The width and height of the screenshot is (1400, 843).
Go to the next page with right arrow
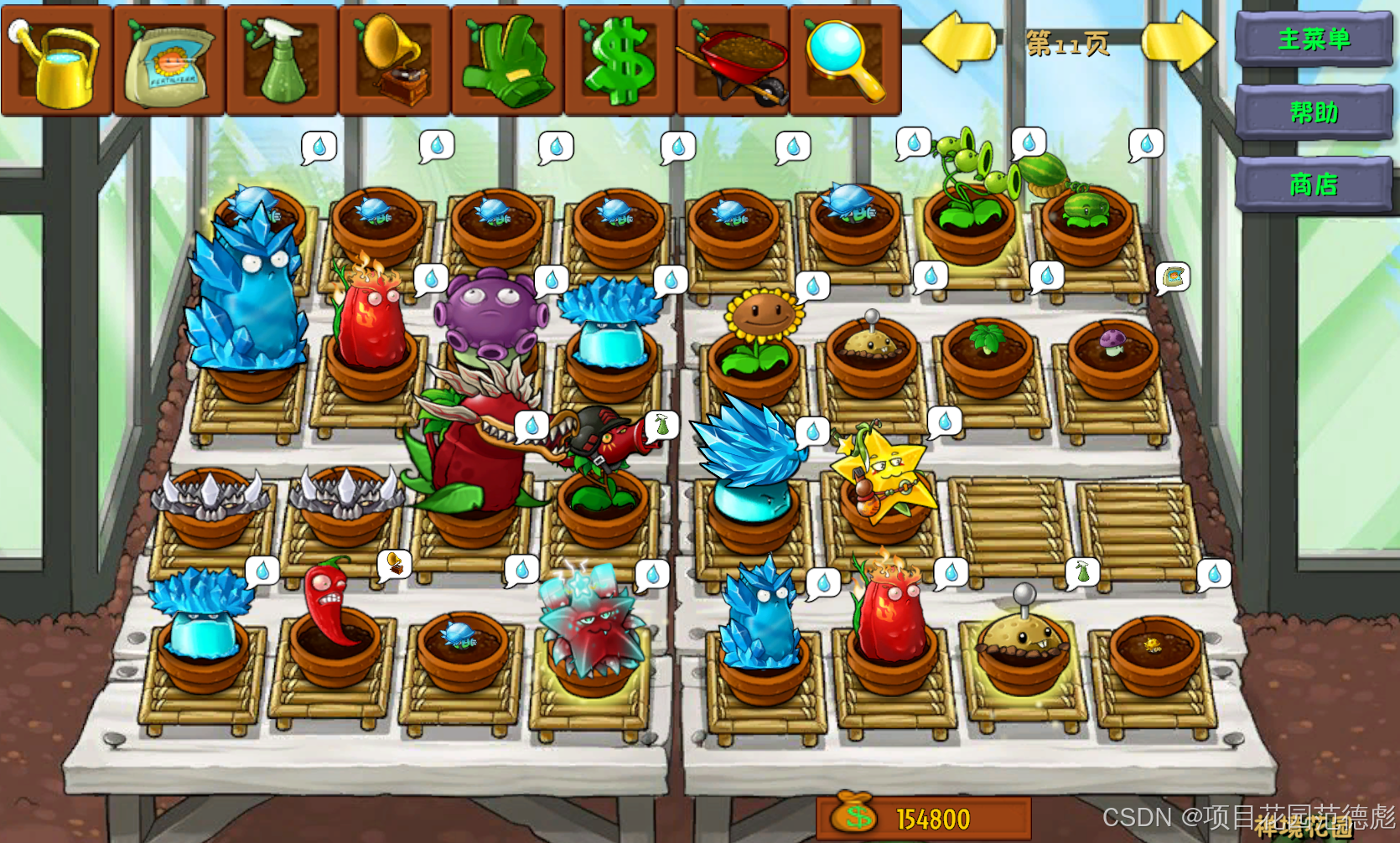(x=1178, y=42)
